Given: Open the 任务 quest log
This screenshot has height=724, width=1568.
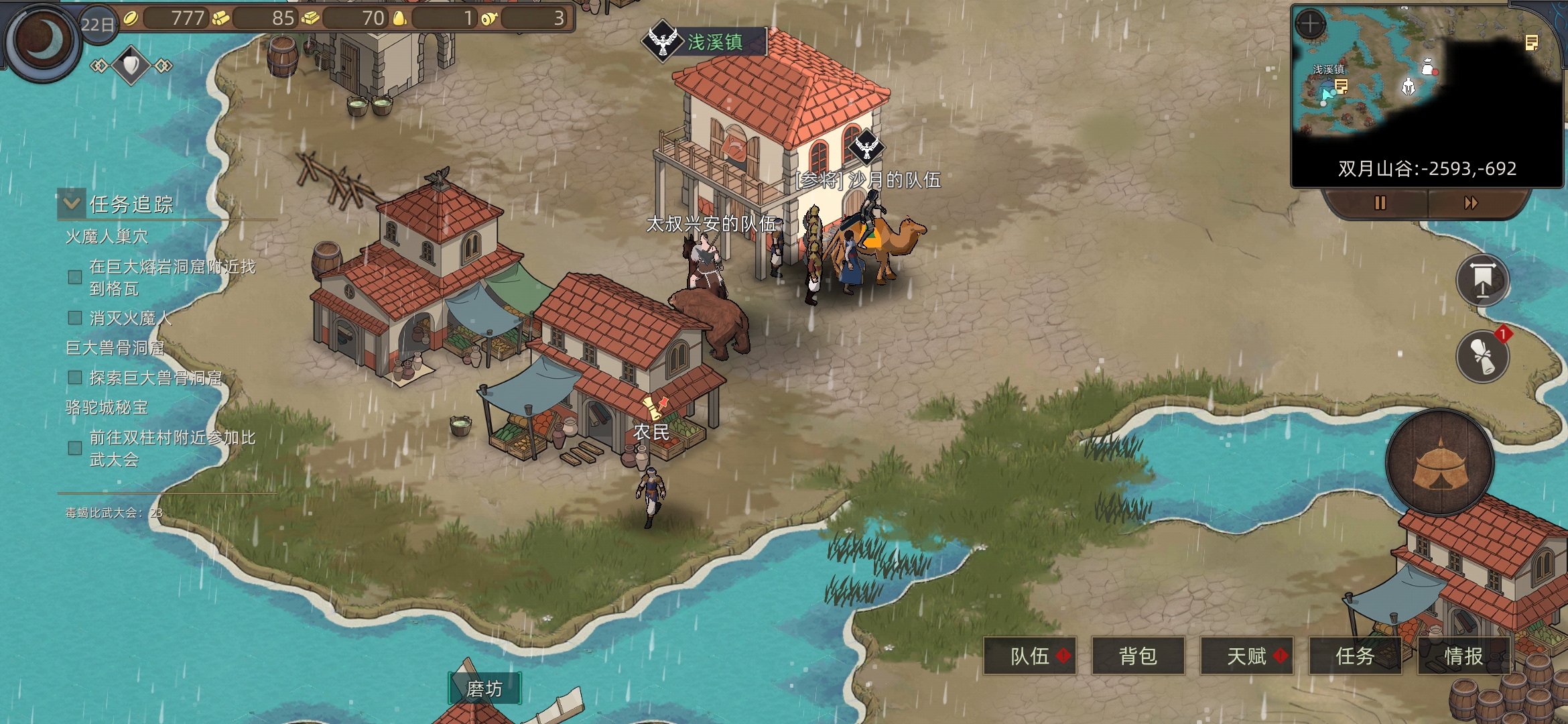Looking at the screenshot, I should click(1355, 656).
